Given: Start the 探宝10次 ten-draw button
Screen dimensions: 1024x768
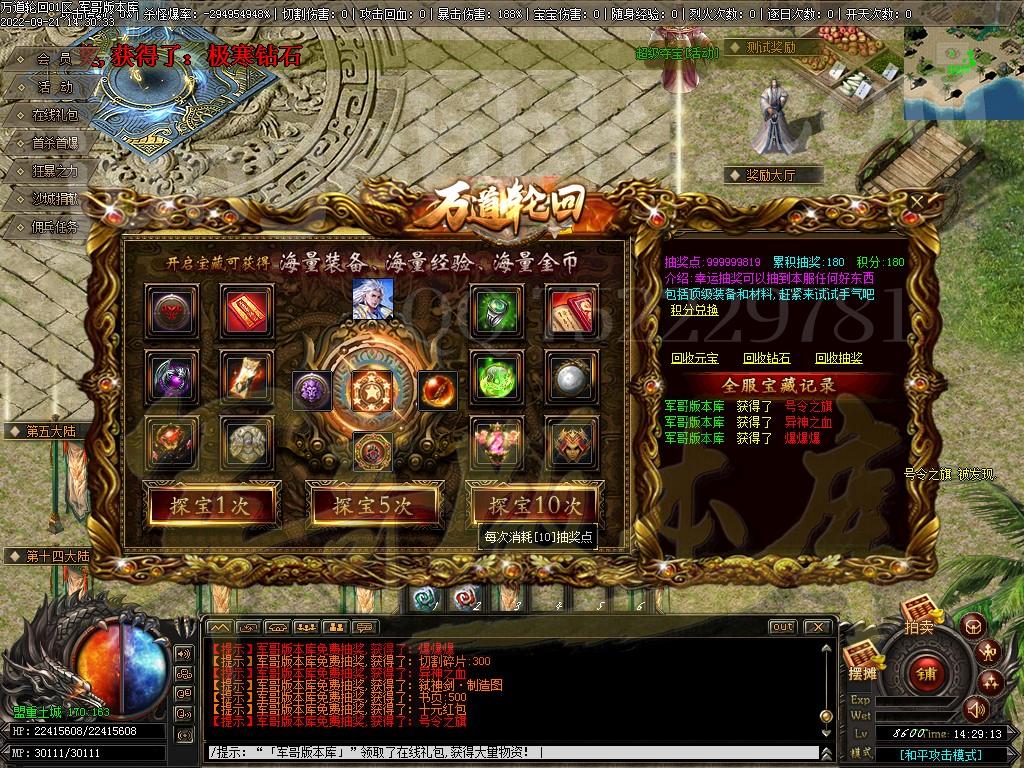Looking at the screenshot, I should (x=534, y=505).
